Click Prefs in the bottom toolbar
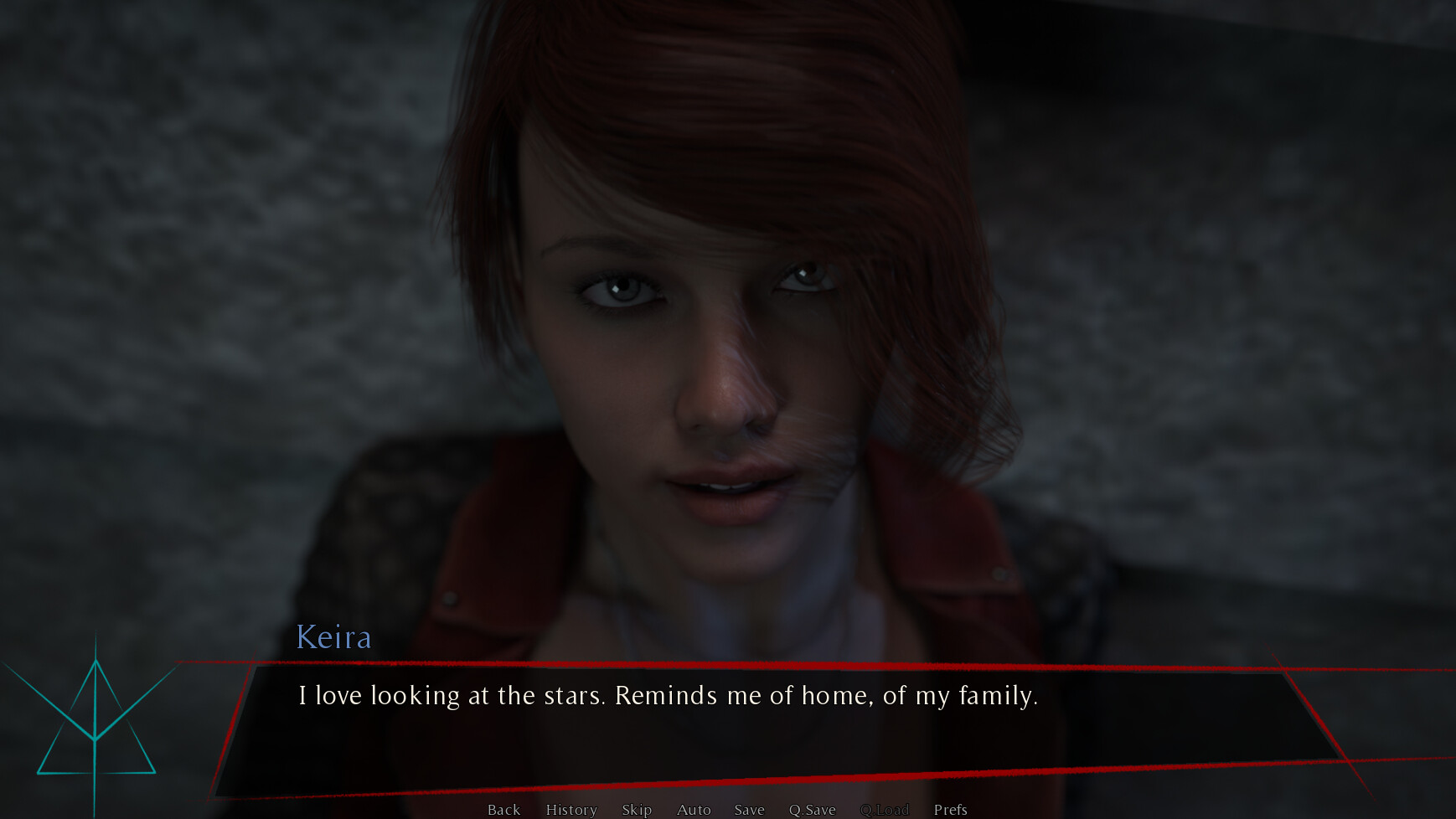Image resolution: width=1456 pixels, height=819 pixels. 950,810
